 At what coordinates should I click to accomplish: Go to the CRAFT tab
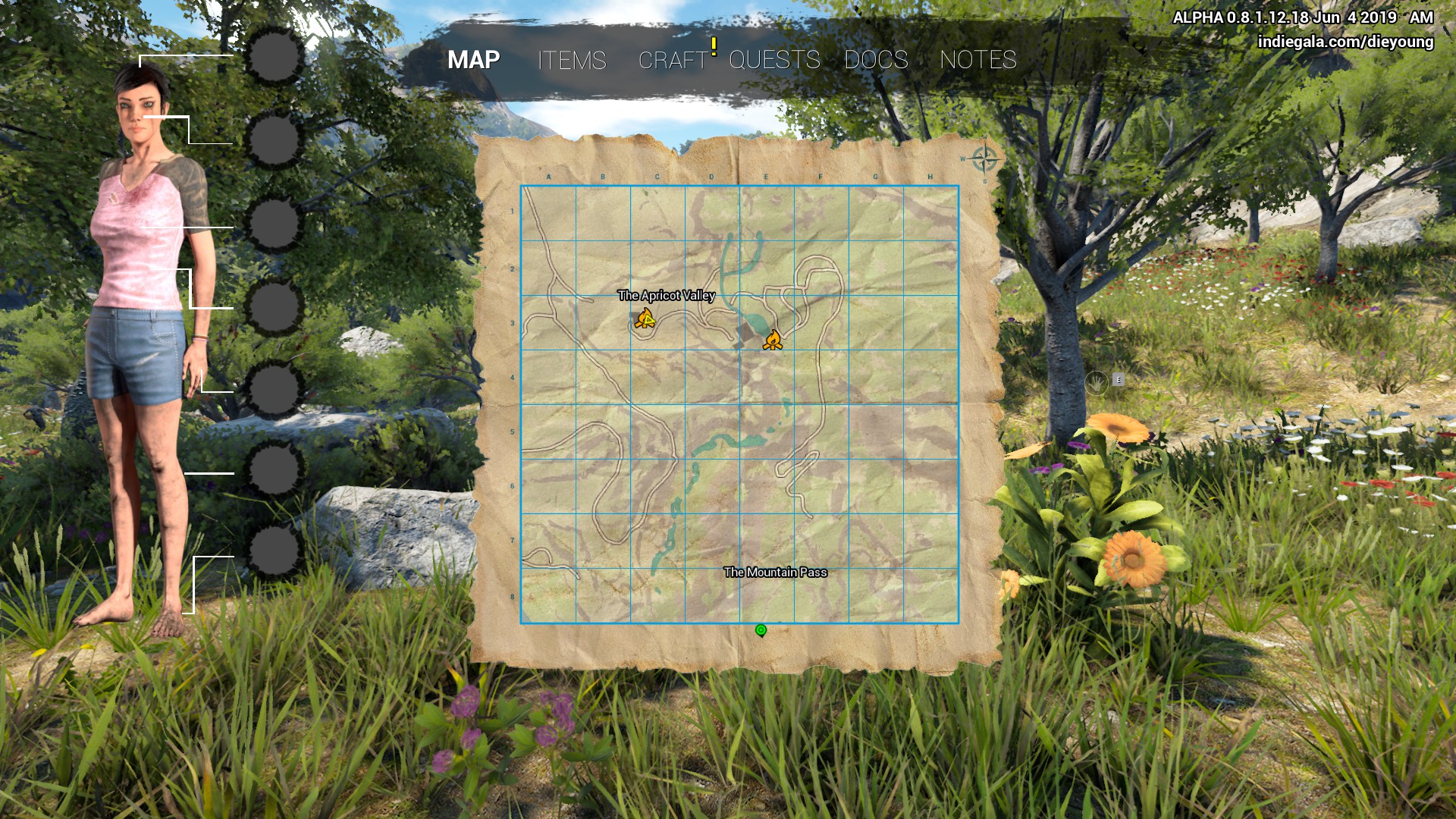click(x=673, y=60)
